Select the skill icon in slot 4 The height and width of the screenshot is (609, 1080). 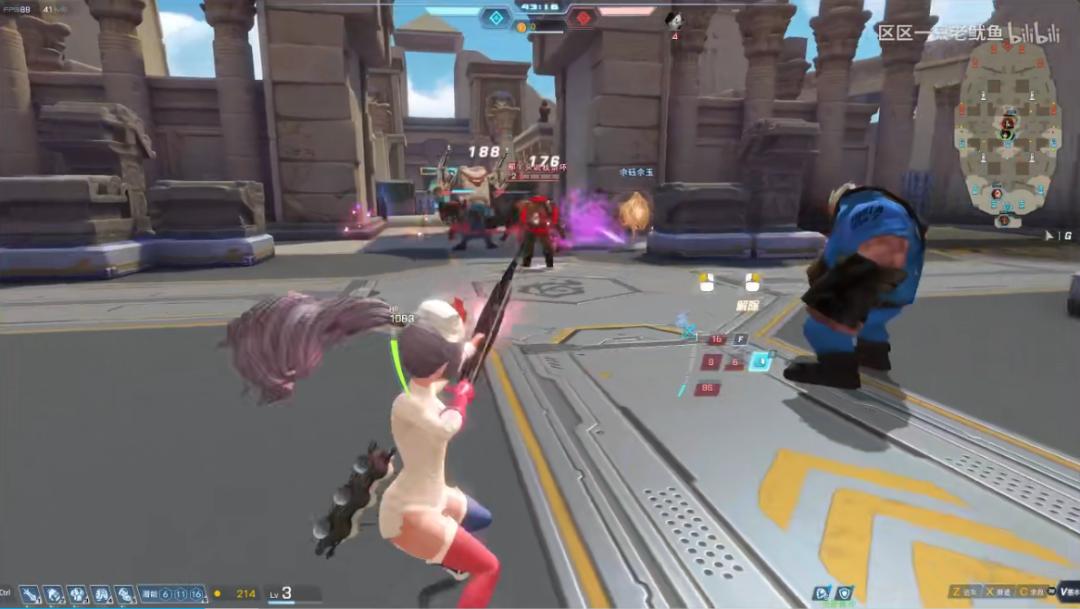coord(101,594)
